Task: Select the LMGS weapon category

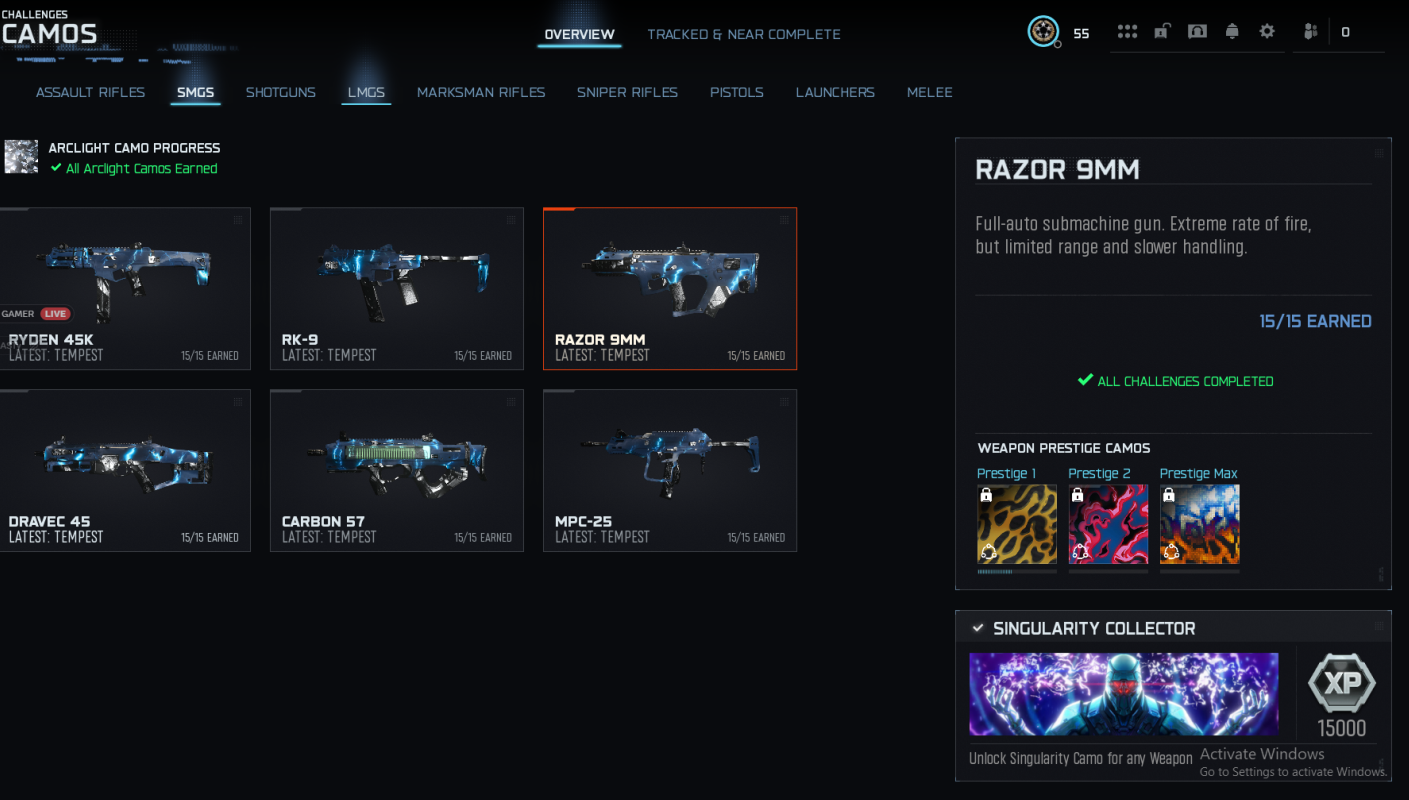Action: (366, 92)
